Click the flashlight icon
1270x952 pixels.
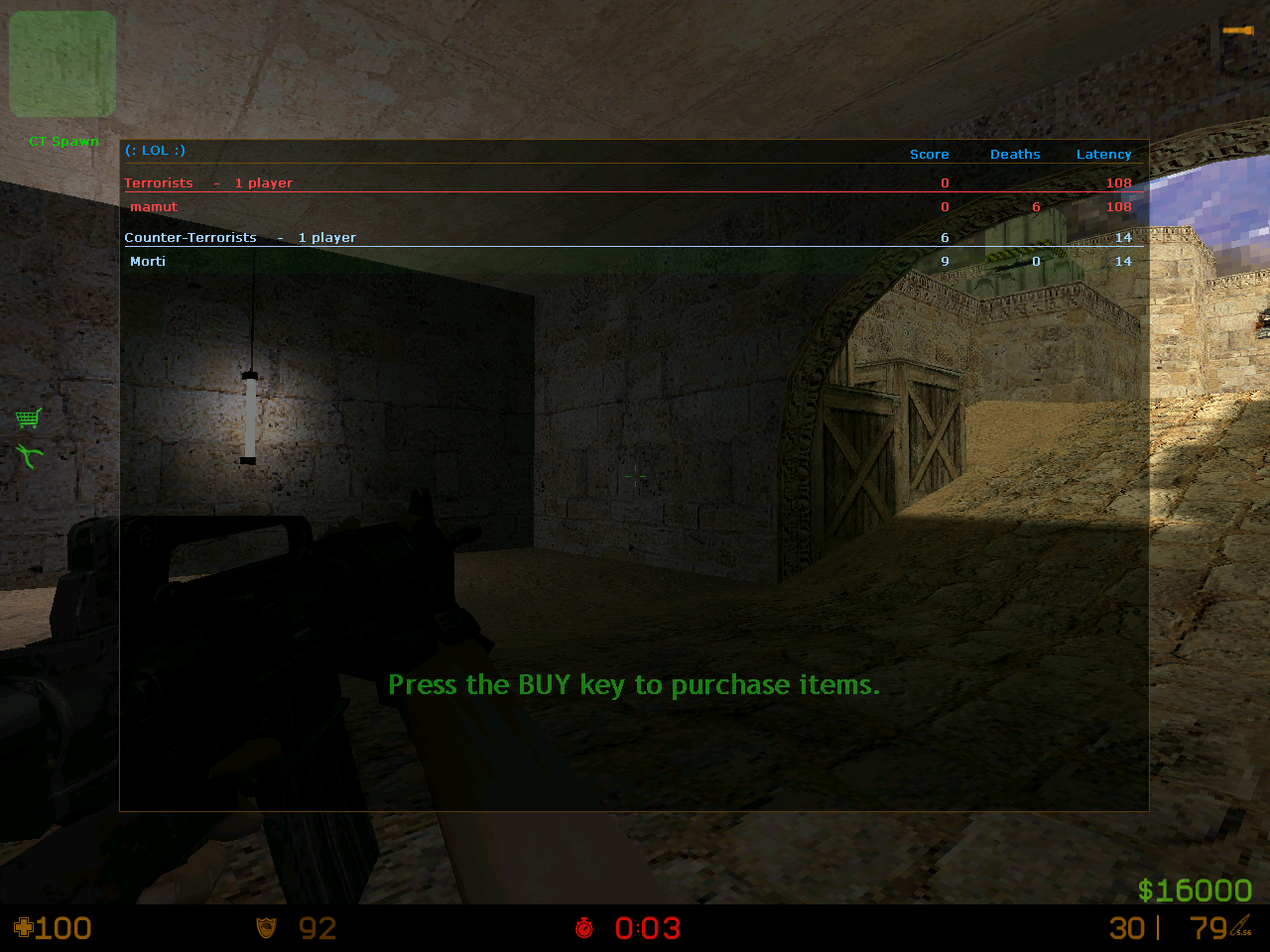point(1237,32)
